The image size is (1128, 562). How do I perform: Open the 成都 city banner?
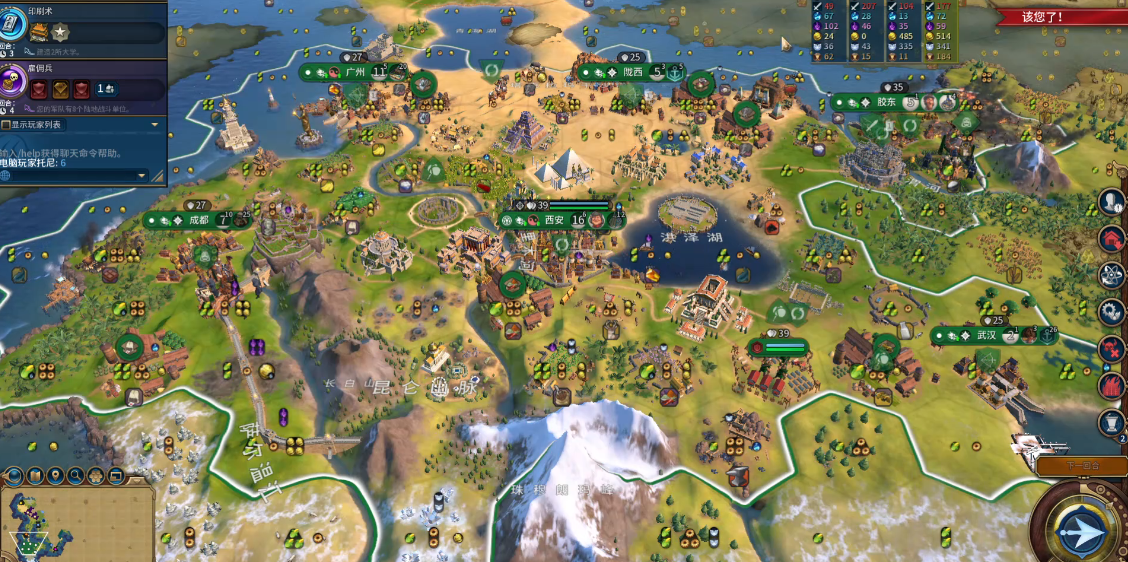[198, 220]
